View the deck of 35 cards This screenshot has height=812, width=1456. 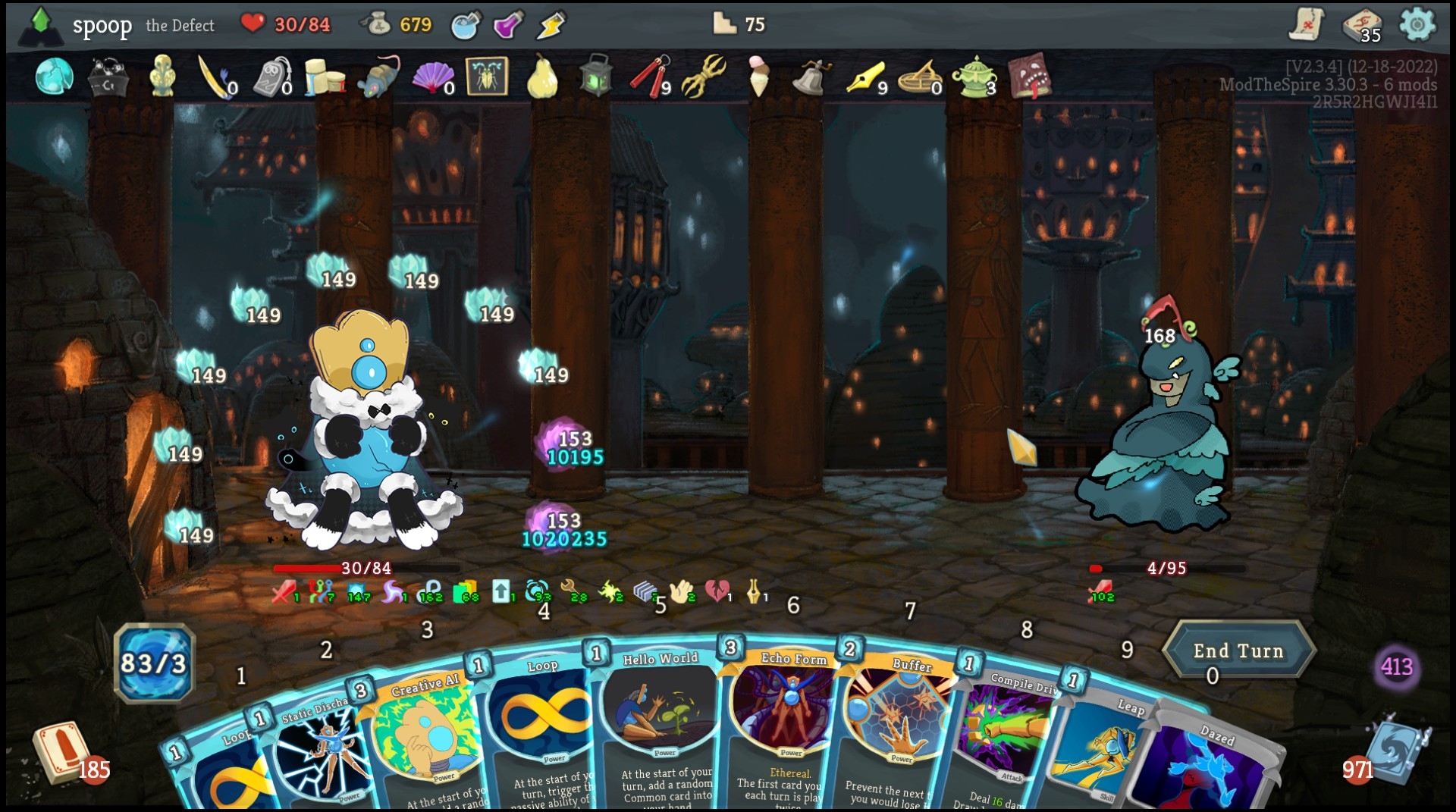pos(1361,24)
